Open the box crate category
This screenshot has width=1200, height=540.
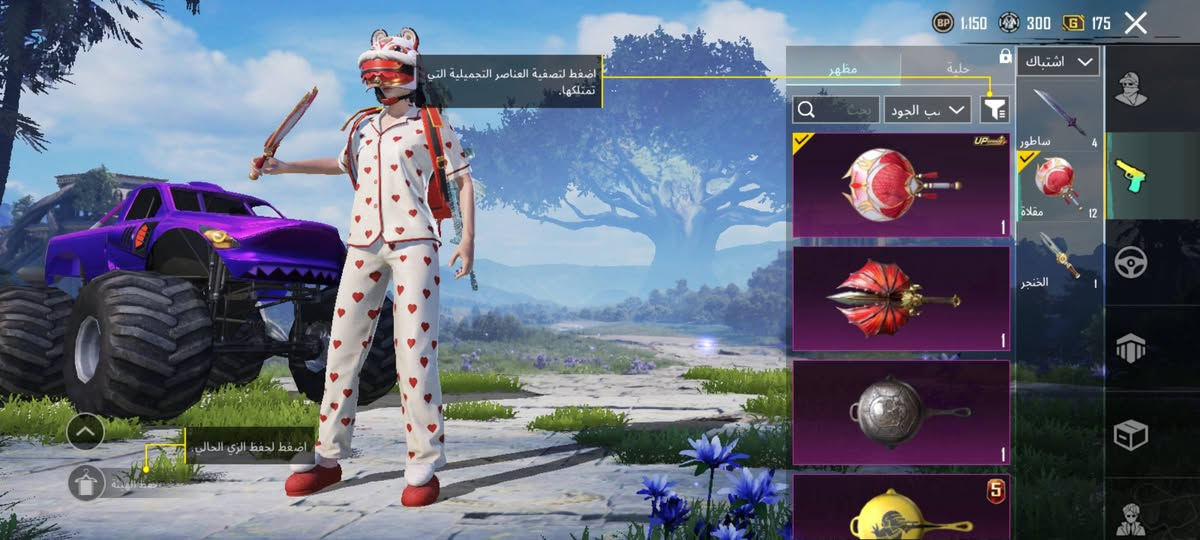[1130, 434]
